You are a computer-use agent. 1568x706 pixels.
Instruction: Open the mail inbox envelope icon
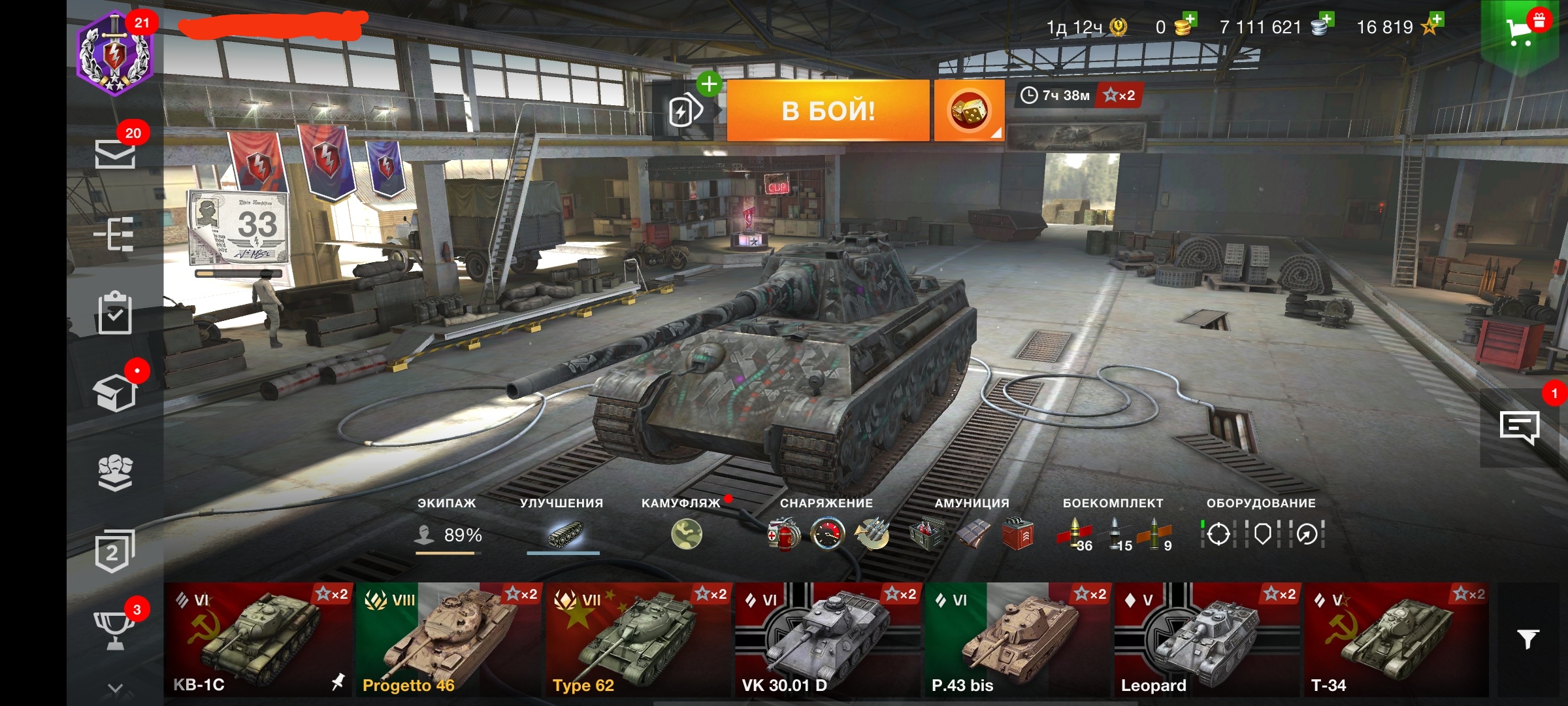point(115,154)
